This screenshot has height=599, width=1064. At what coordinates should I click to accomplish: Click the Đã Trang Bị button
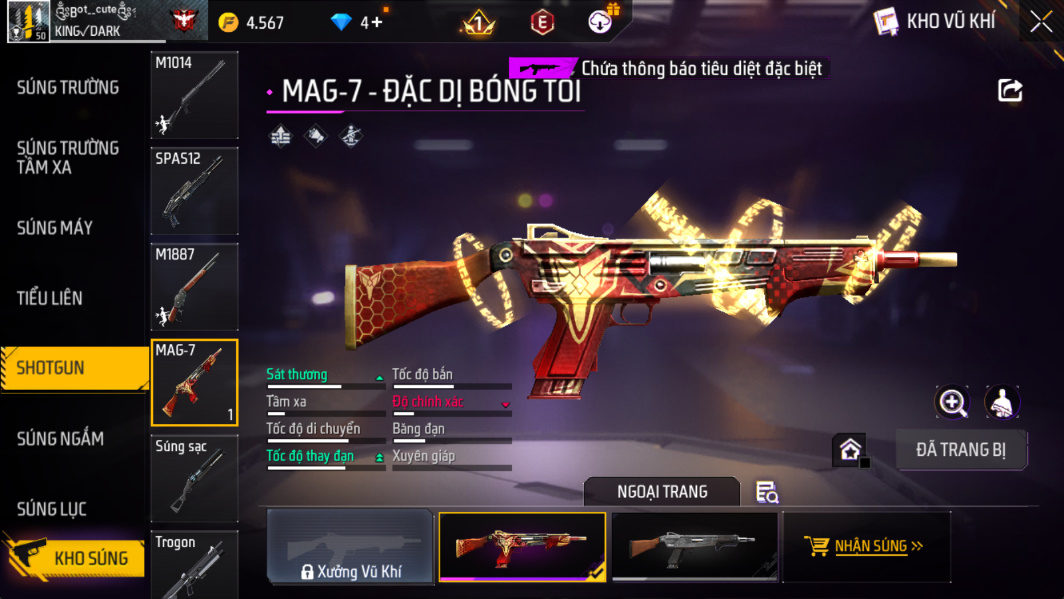[x=960, y=450]
